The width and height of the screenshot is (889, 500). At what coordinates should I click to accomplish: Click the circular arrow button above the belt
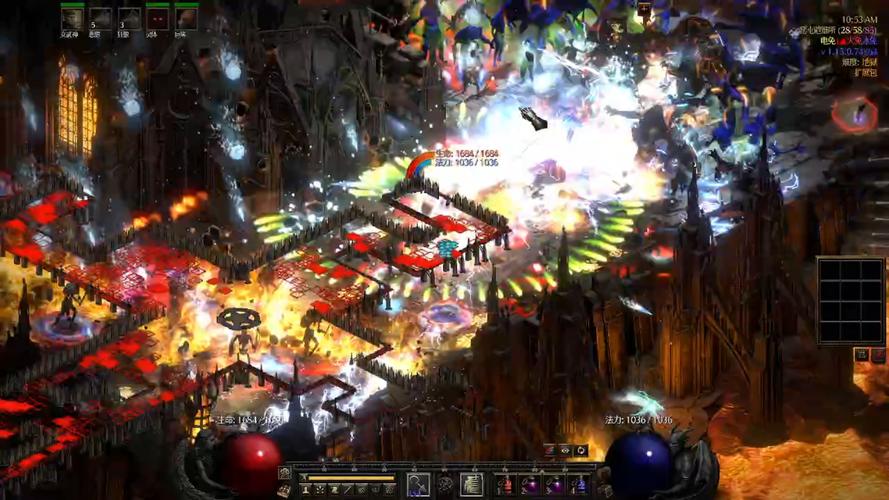tap(580, 451)
